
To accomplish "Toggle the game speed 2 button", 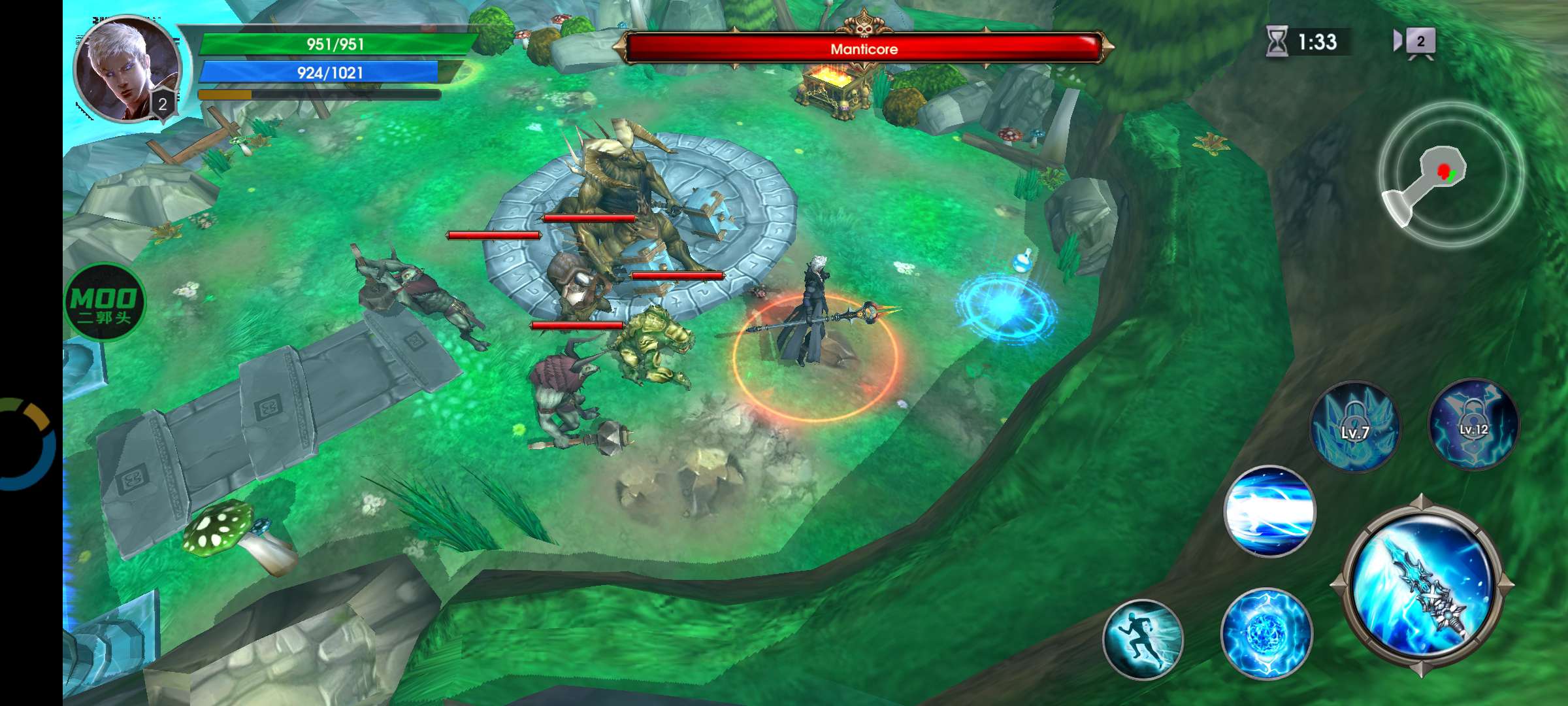I will click(1414, 42).
